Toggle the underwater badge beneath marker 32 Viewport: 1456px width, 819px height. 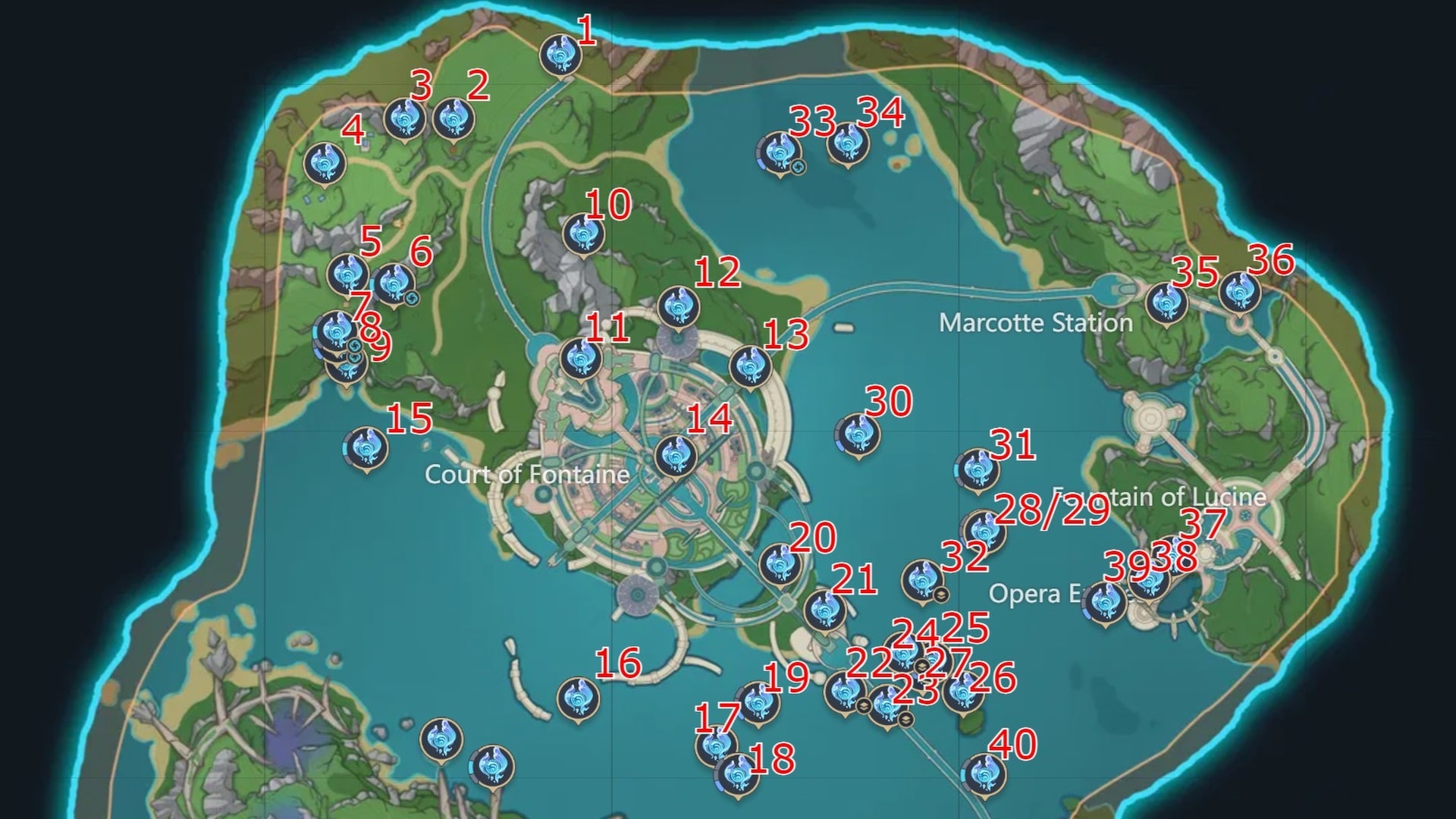coord(941,595)
